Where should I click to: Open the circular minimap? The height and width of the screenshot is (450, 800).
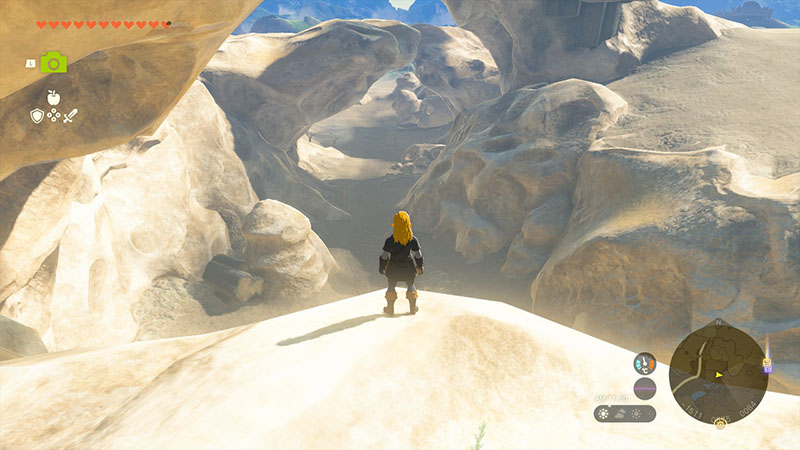718,372
